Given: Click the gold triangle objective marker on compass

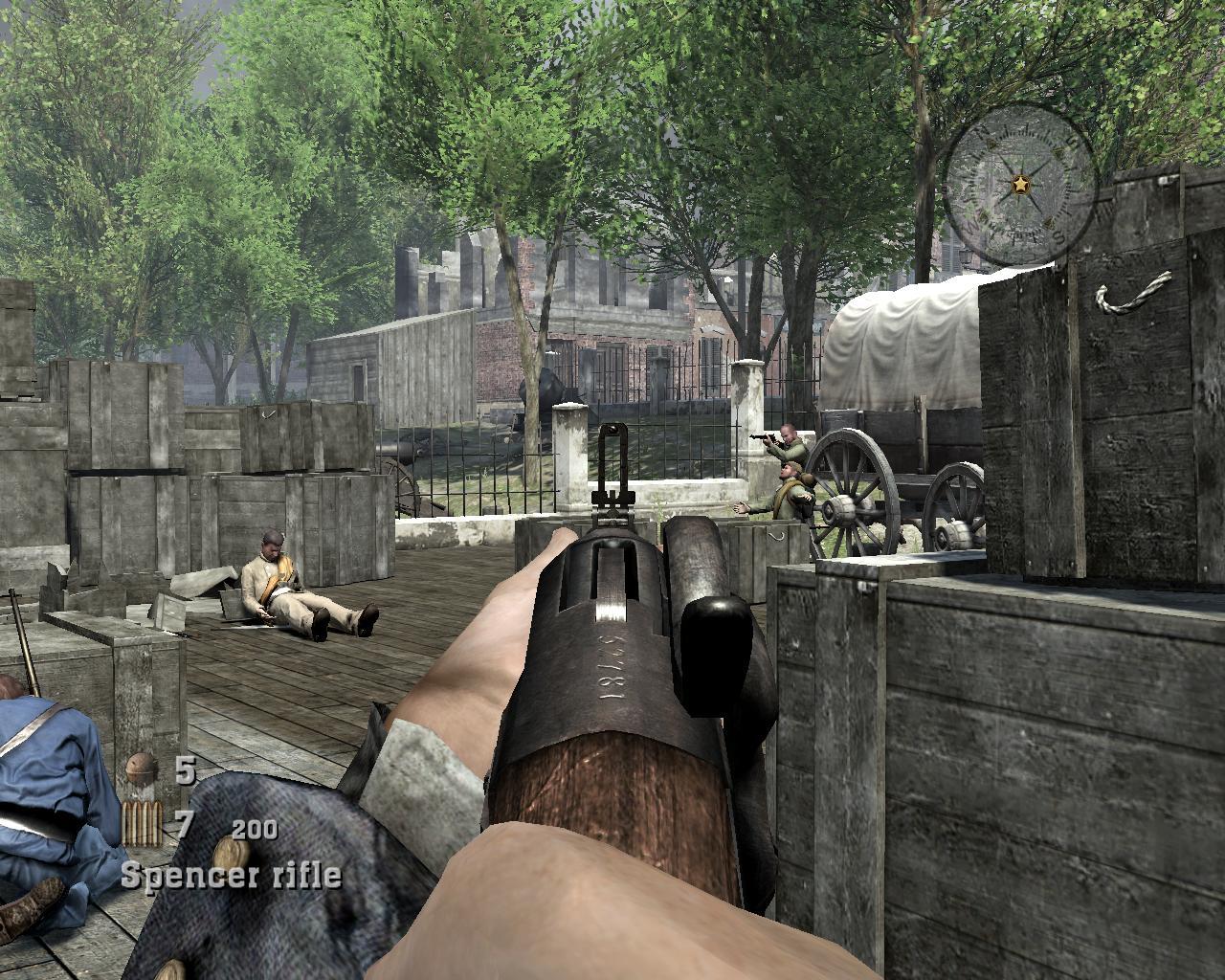Looking at the screenshot, I should [991, 145].
